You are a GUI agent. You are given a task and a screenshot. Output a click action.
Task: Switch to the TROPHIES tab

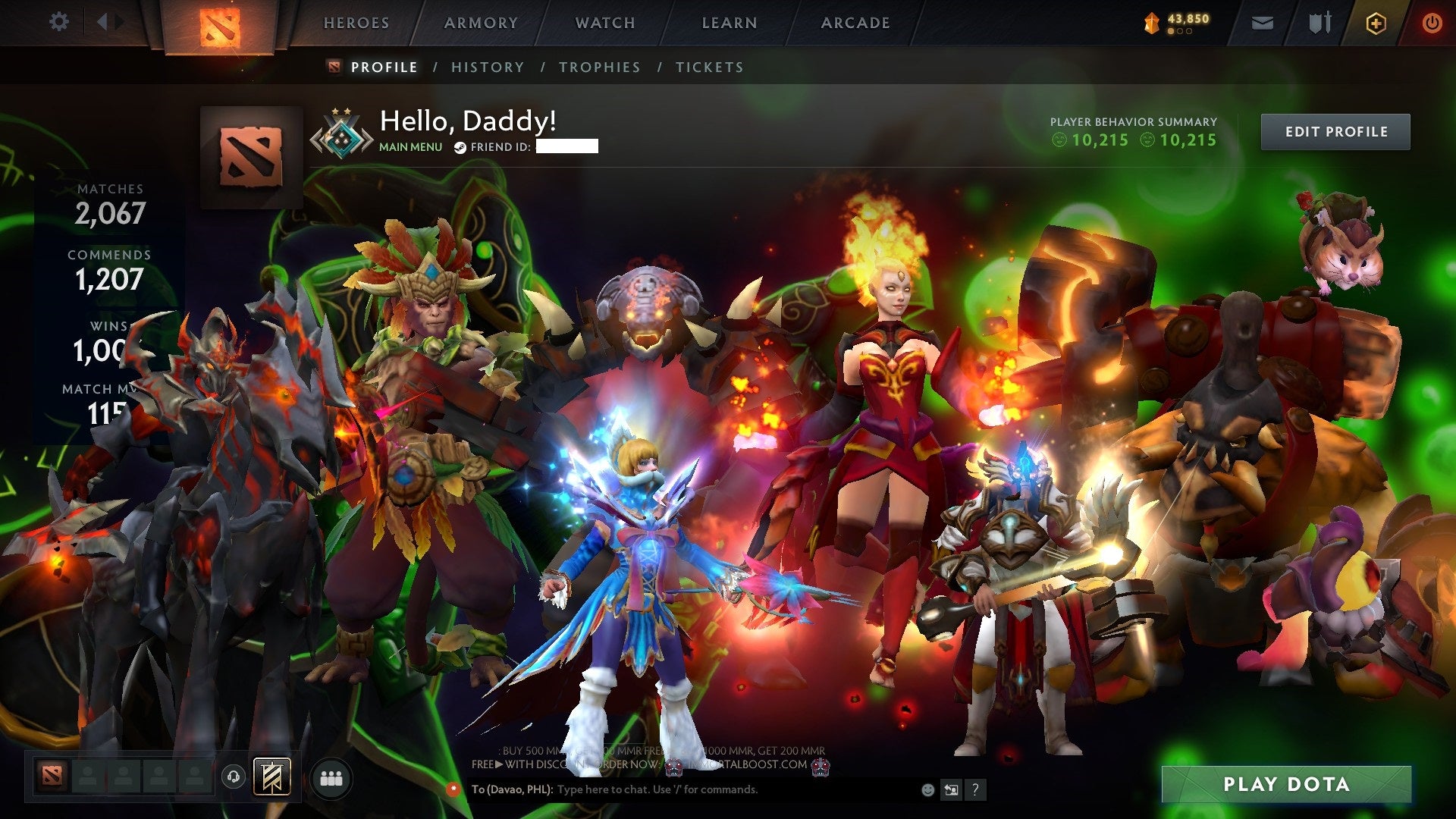(599, 67)
